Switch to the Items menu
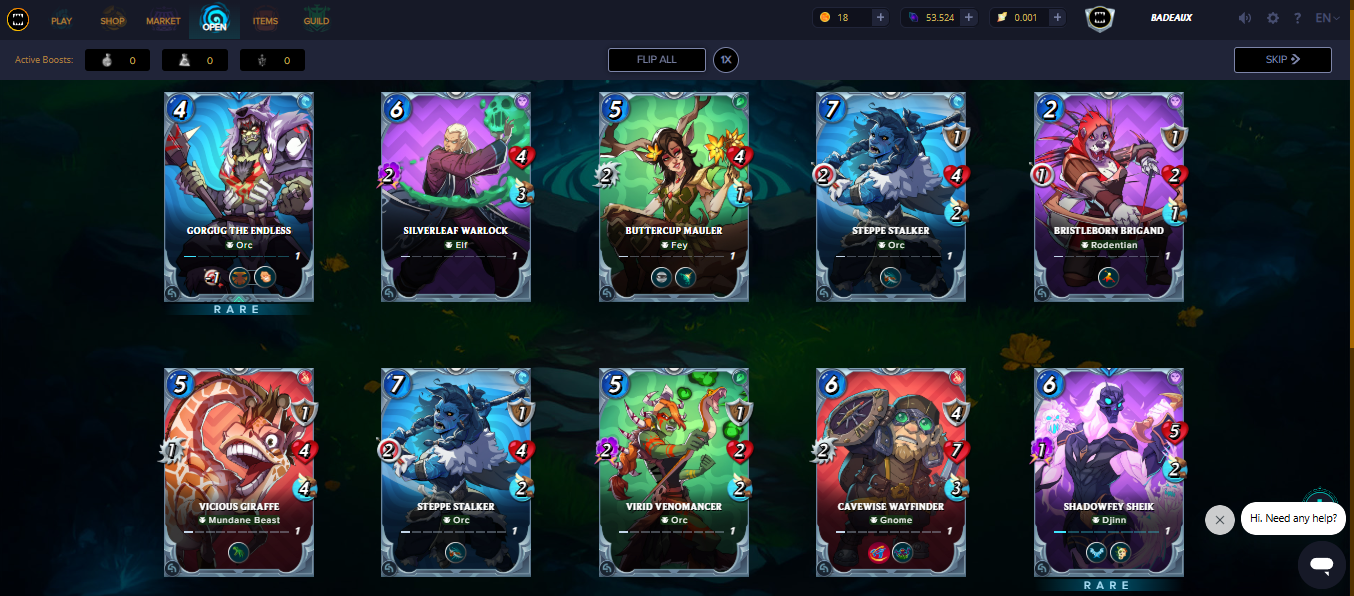This screenshot has width=1354, height=596. click(265, 20)
